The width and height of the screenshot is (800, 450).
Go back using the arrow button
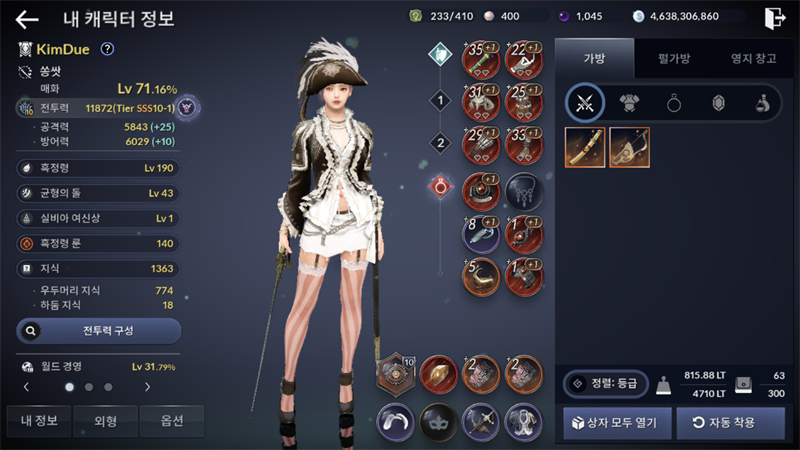point(27,19)
